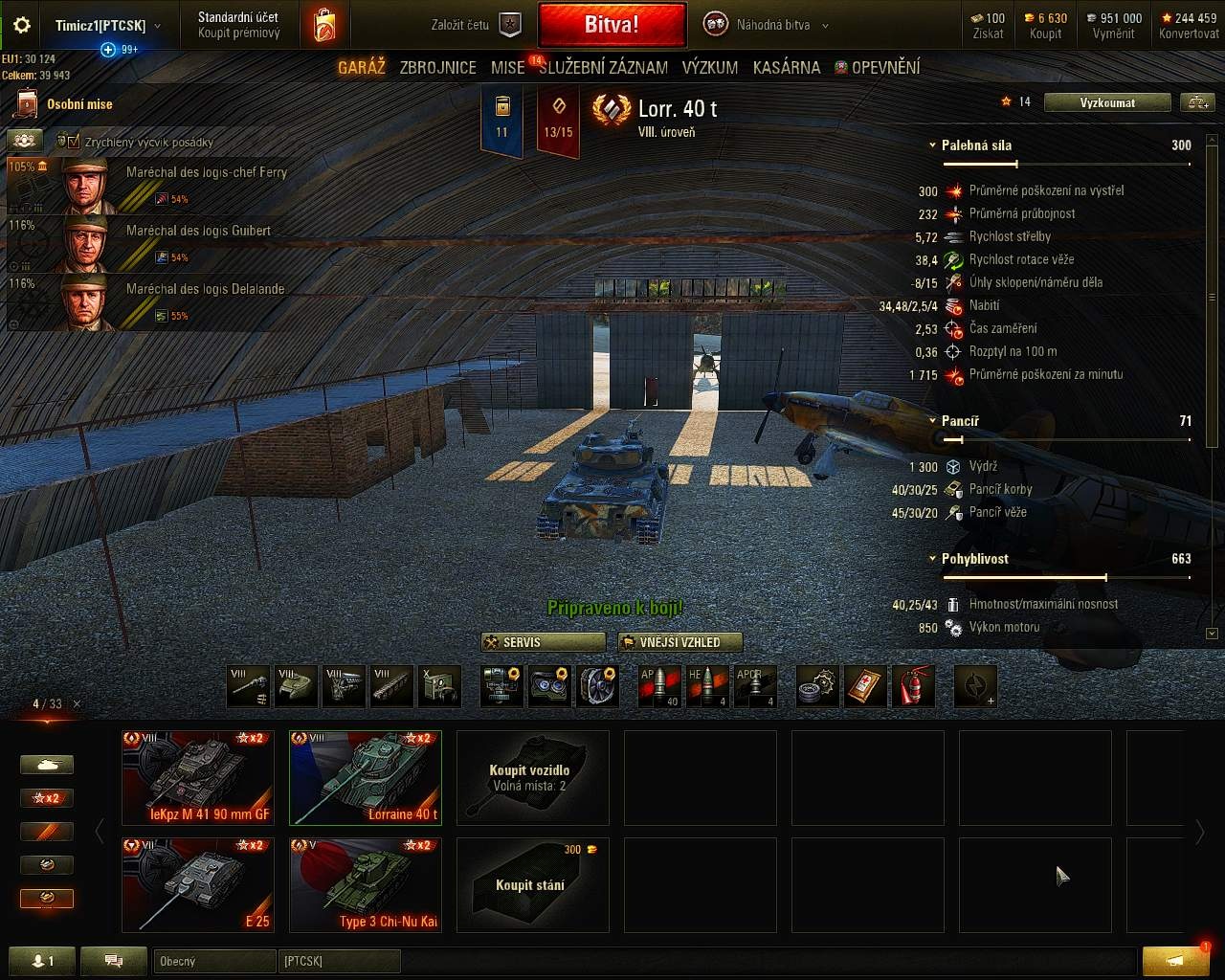Go to the VÝZKUM tab
The height and width of the screenshot is (980, 1225).
point(709,67)
